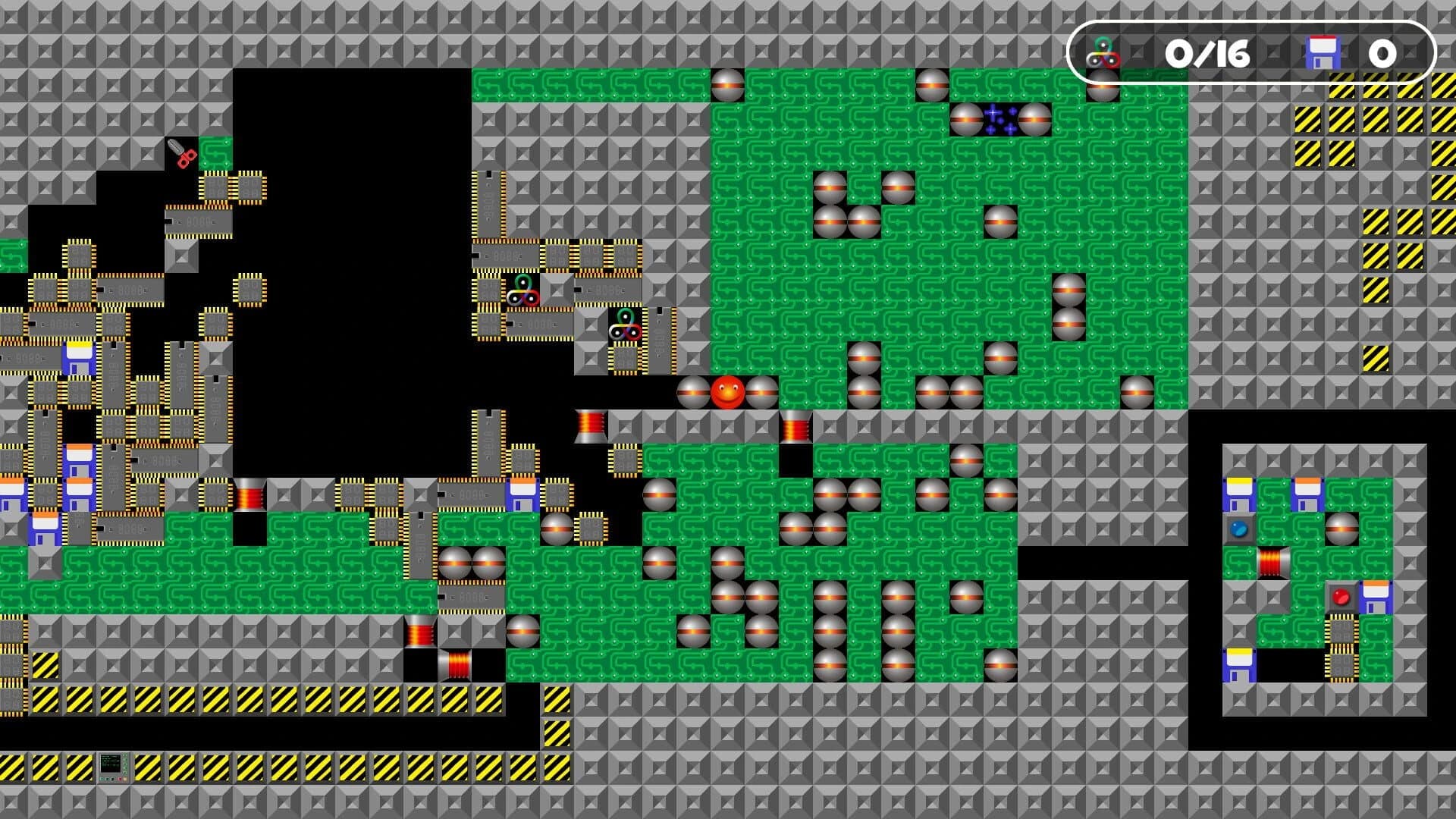Select Murphy, the orange smiley character
The image size is (1456, 819).
[x=726, y=391]
